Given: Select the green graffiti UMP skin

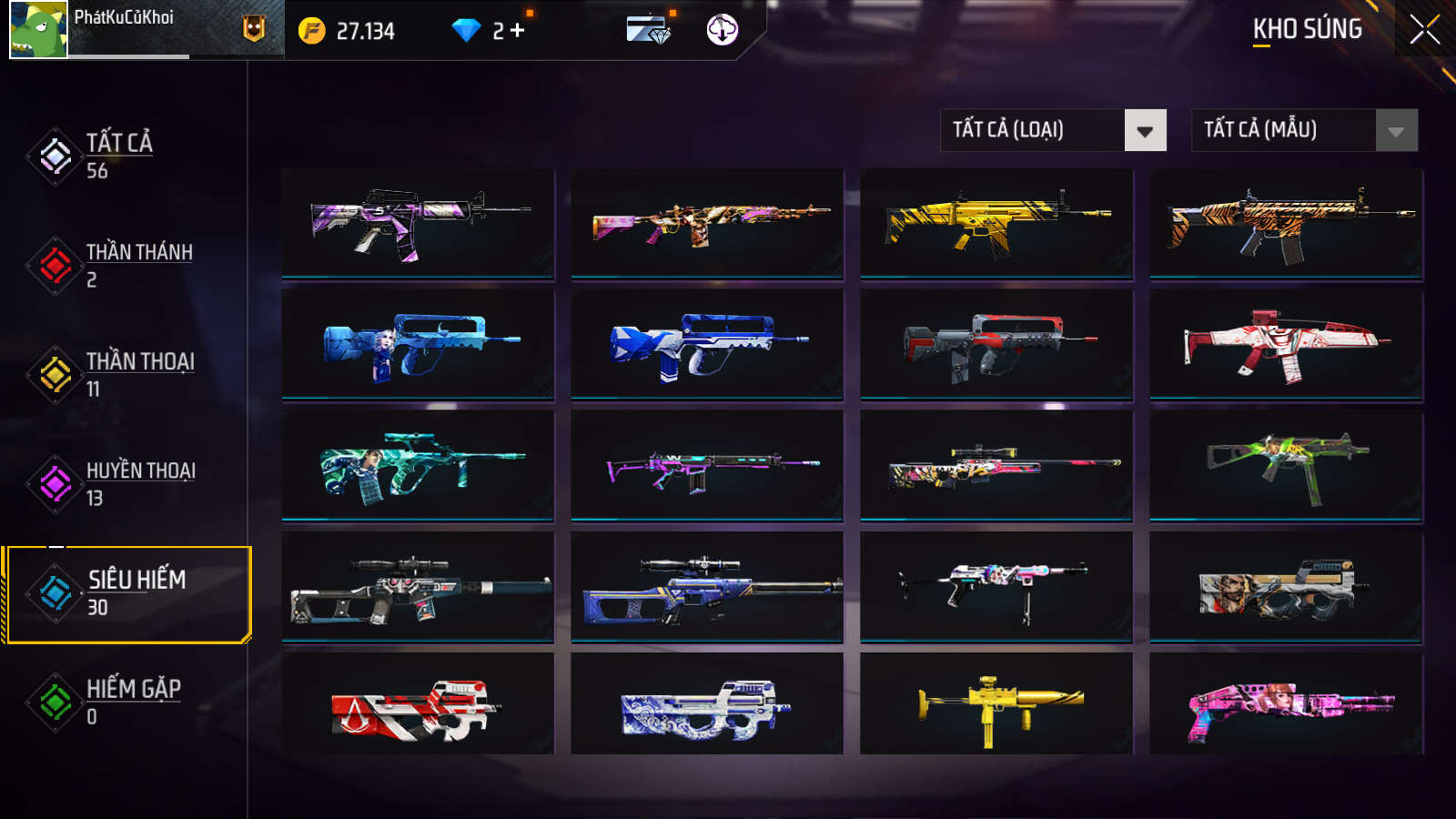Looking at the screenshot, I should [x=1286, y=465].
